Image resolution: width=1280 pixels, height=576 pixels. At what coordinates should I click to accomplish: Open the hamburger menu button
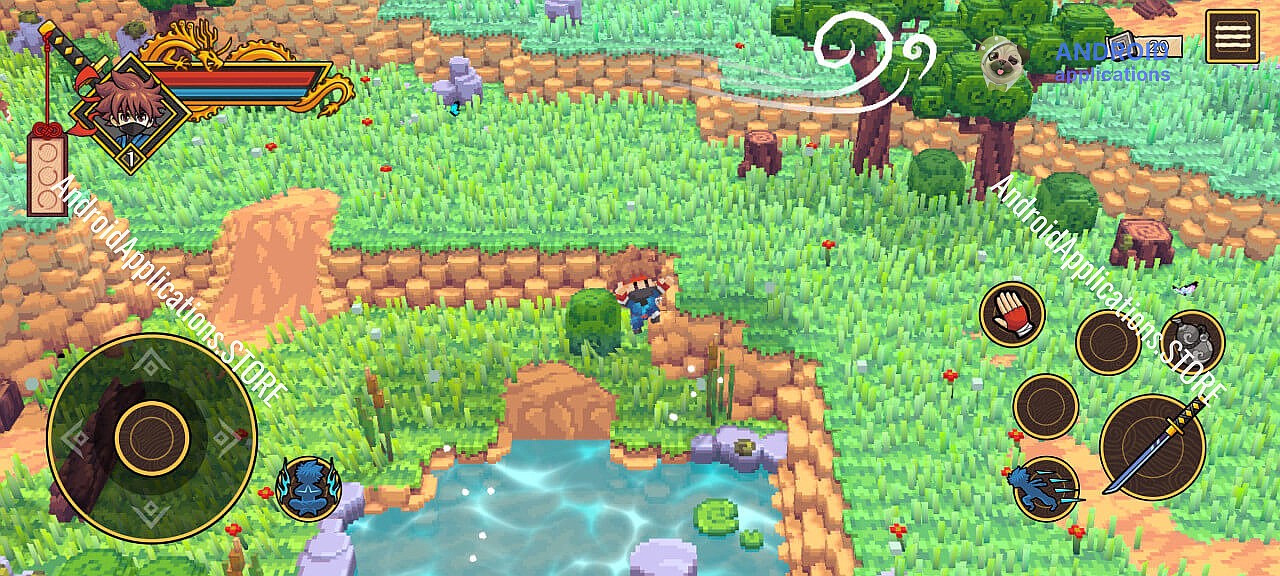coord(1231,37)
